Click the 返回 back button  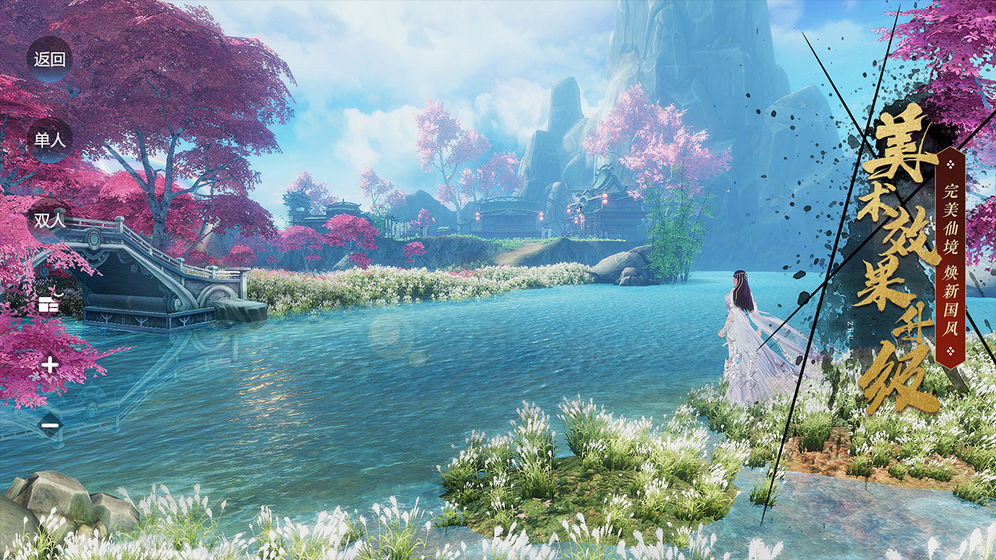[49, 59]
